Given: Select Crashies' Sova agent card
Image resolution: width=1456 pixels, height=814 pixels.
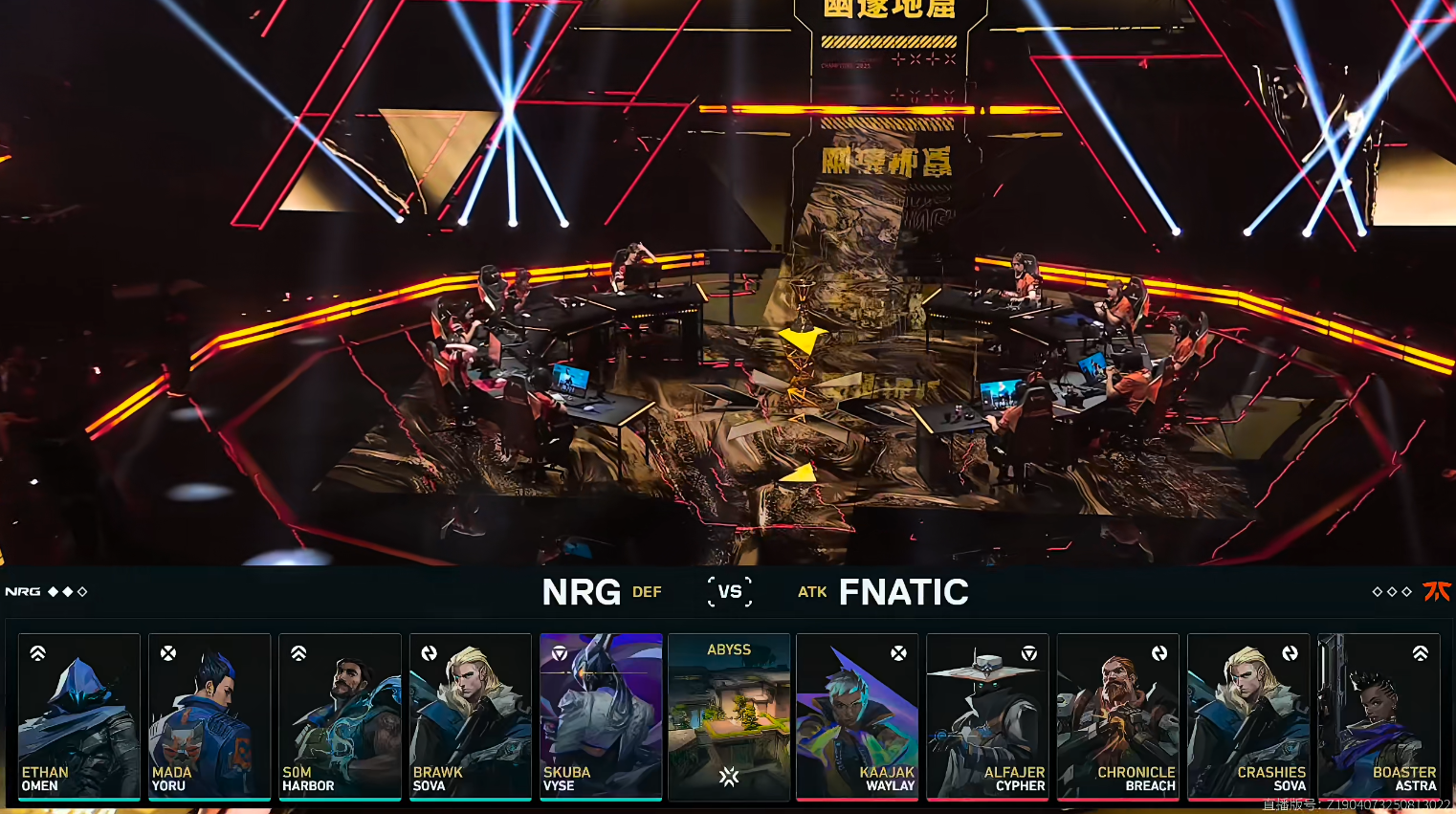Looking at the screenshot, I should click(1248, 715).
